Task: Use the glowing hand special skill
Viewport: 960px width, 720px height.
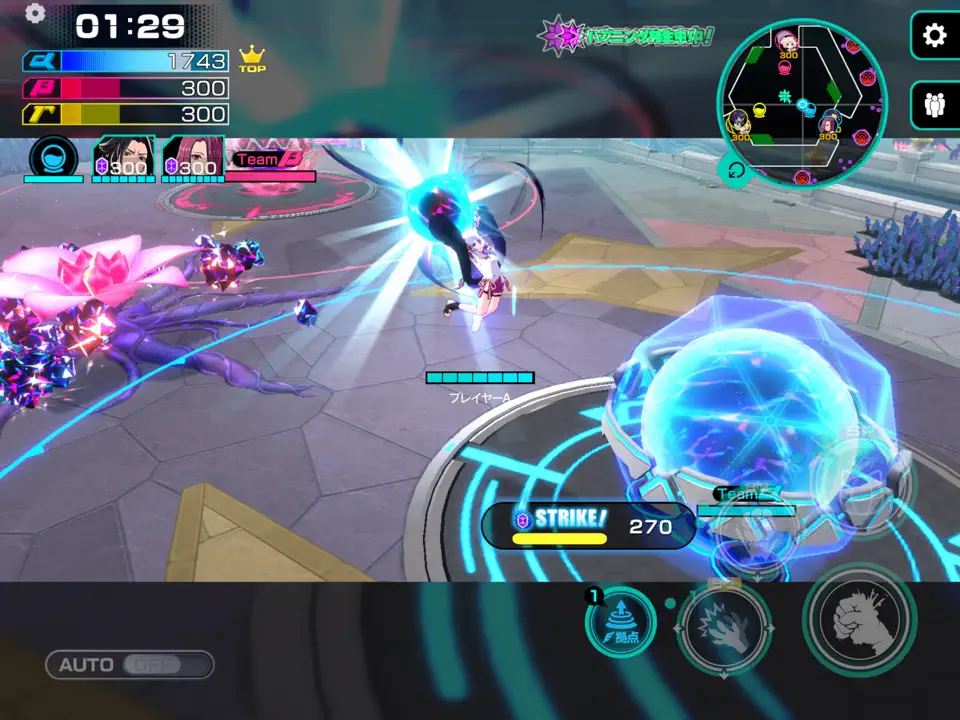Action: [723, 627]
